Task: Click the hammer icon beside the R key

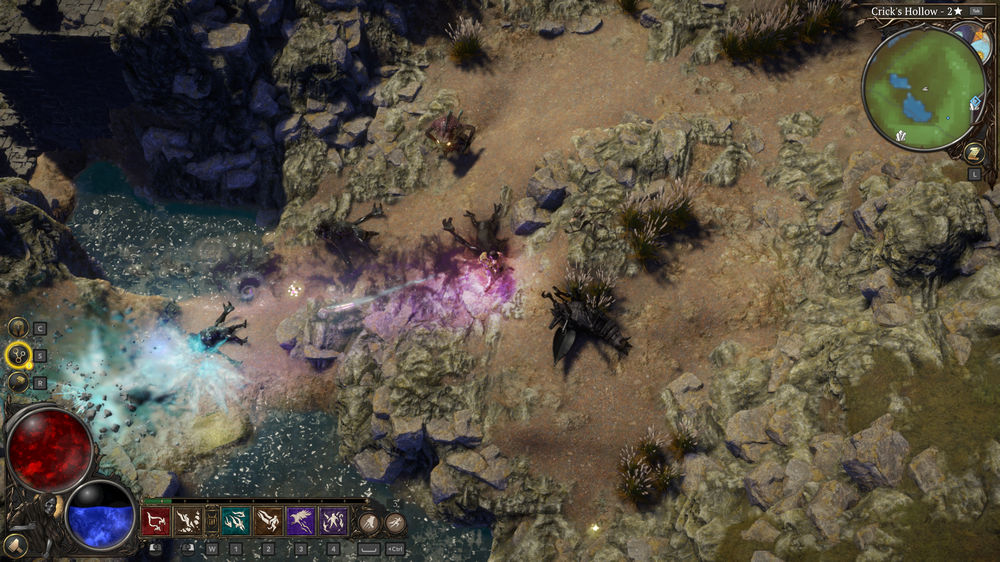Action: (x=18, y=381)
